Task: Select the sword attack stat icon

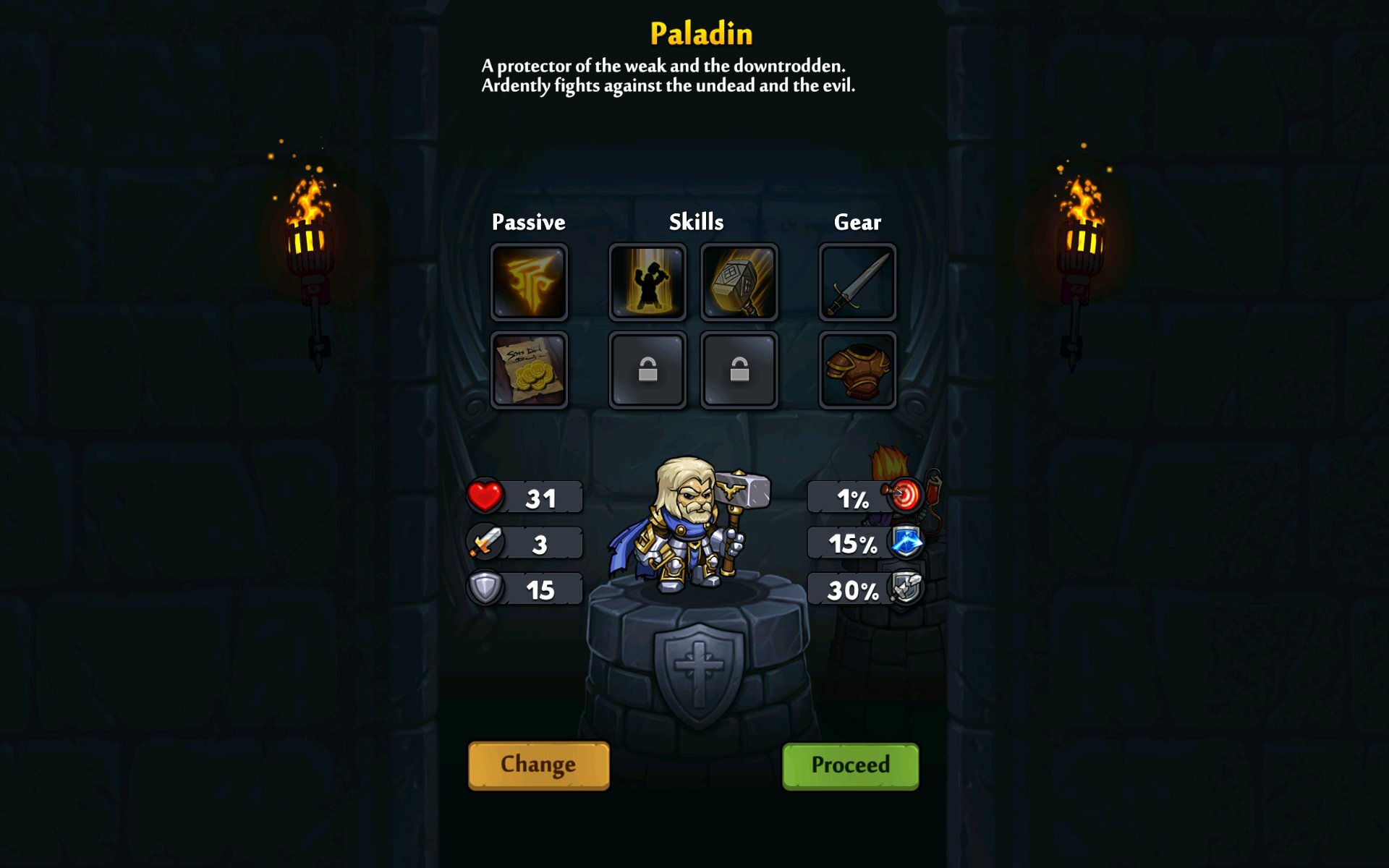Action: 485,542
